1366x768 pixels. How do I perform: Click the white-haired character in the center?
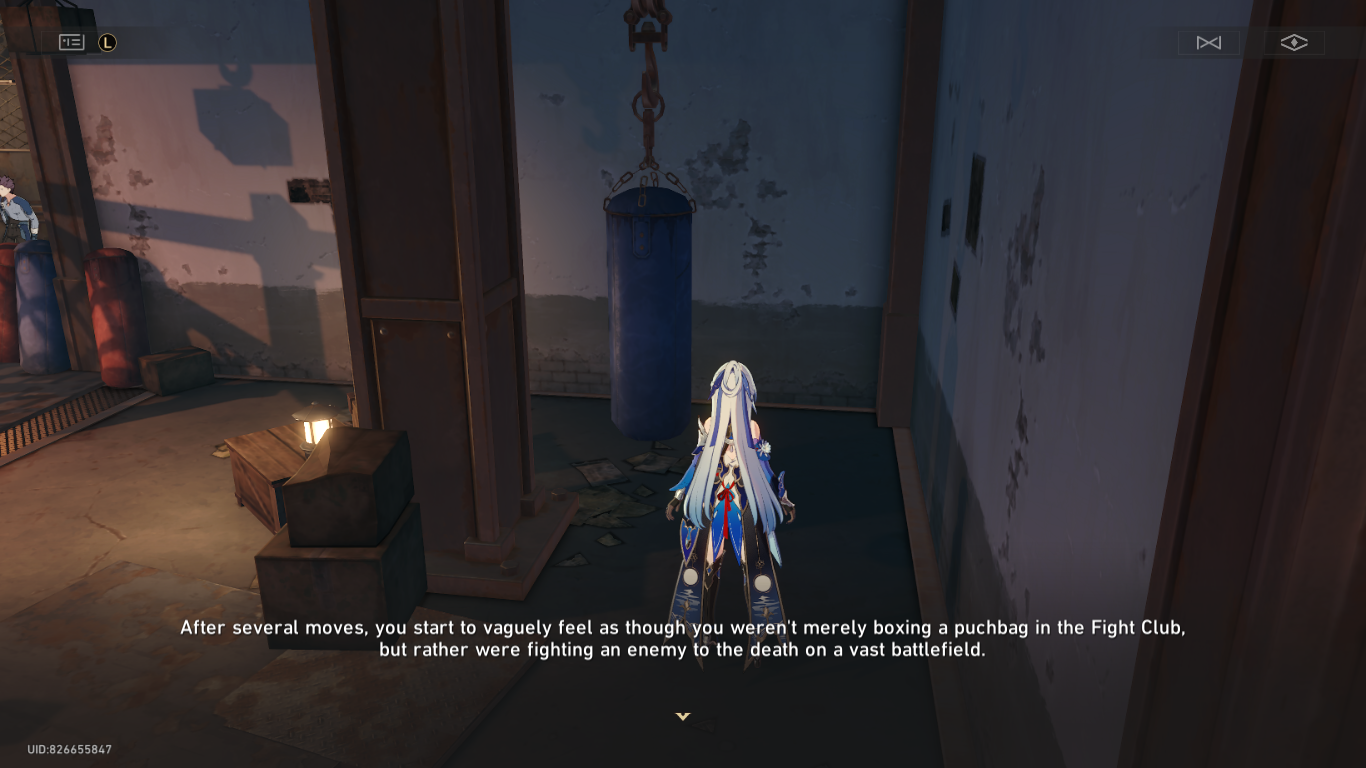(730, 470)
